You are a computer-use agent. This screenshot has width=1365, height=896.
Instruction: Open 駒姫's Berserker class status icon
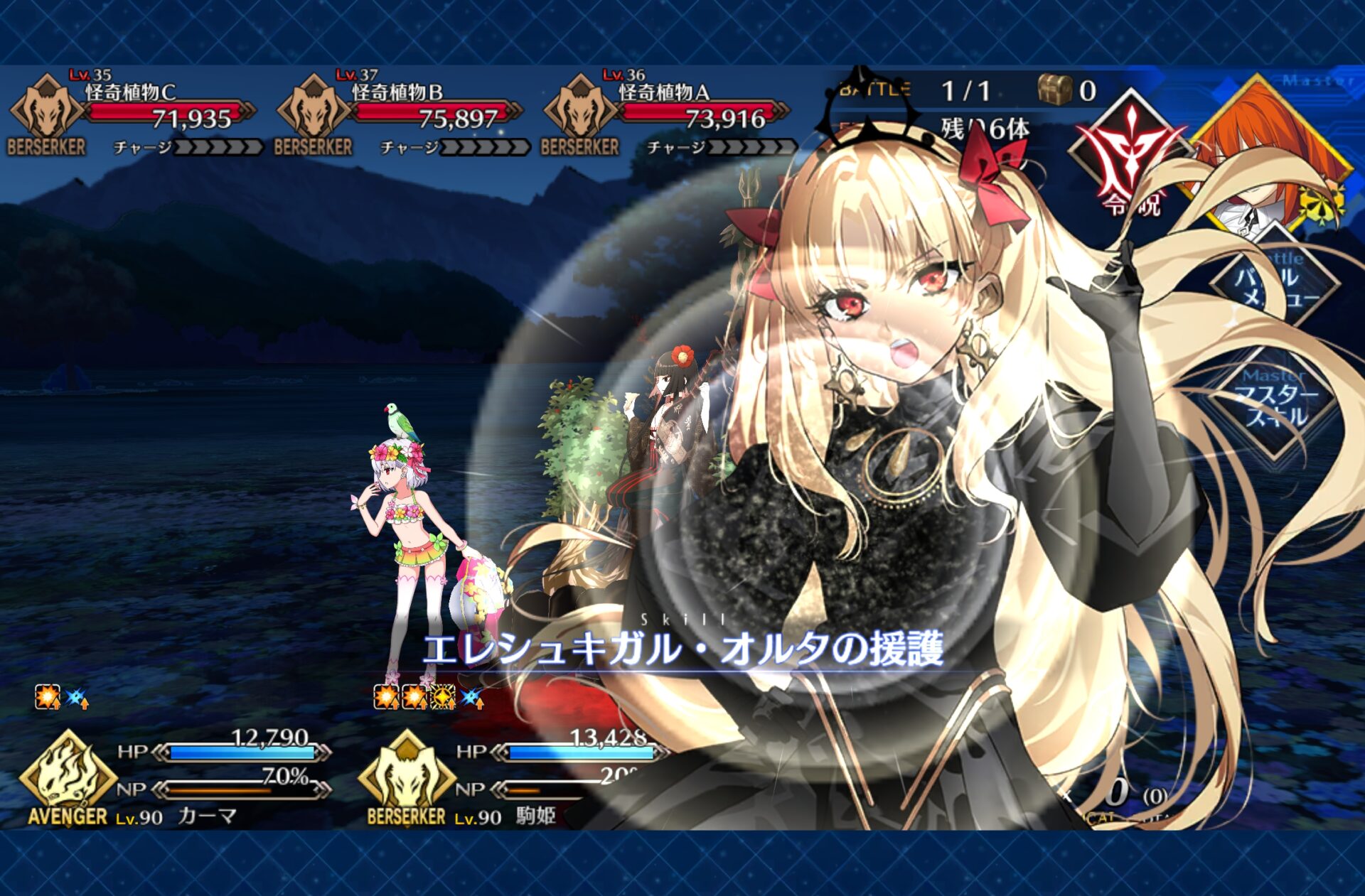pos(407,778)
